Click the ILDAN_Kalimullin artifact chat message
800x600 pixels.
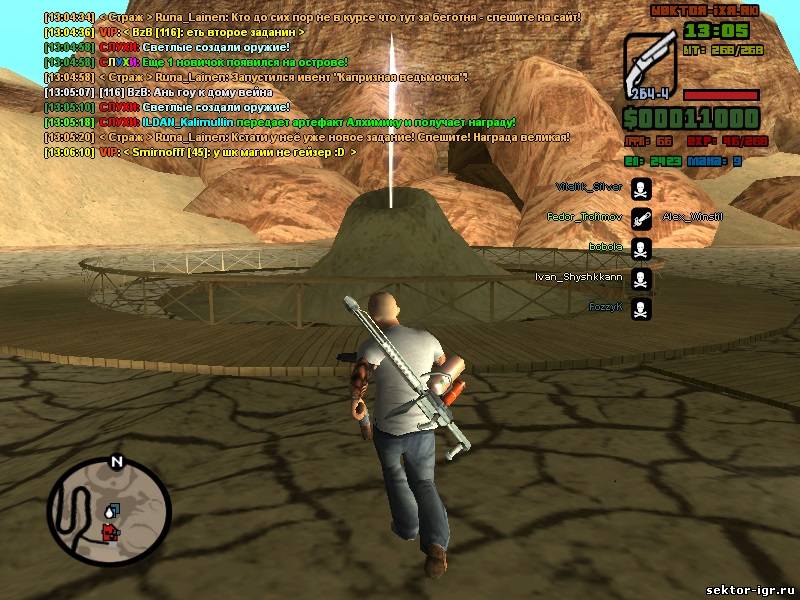[280, 122]
